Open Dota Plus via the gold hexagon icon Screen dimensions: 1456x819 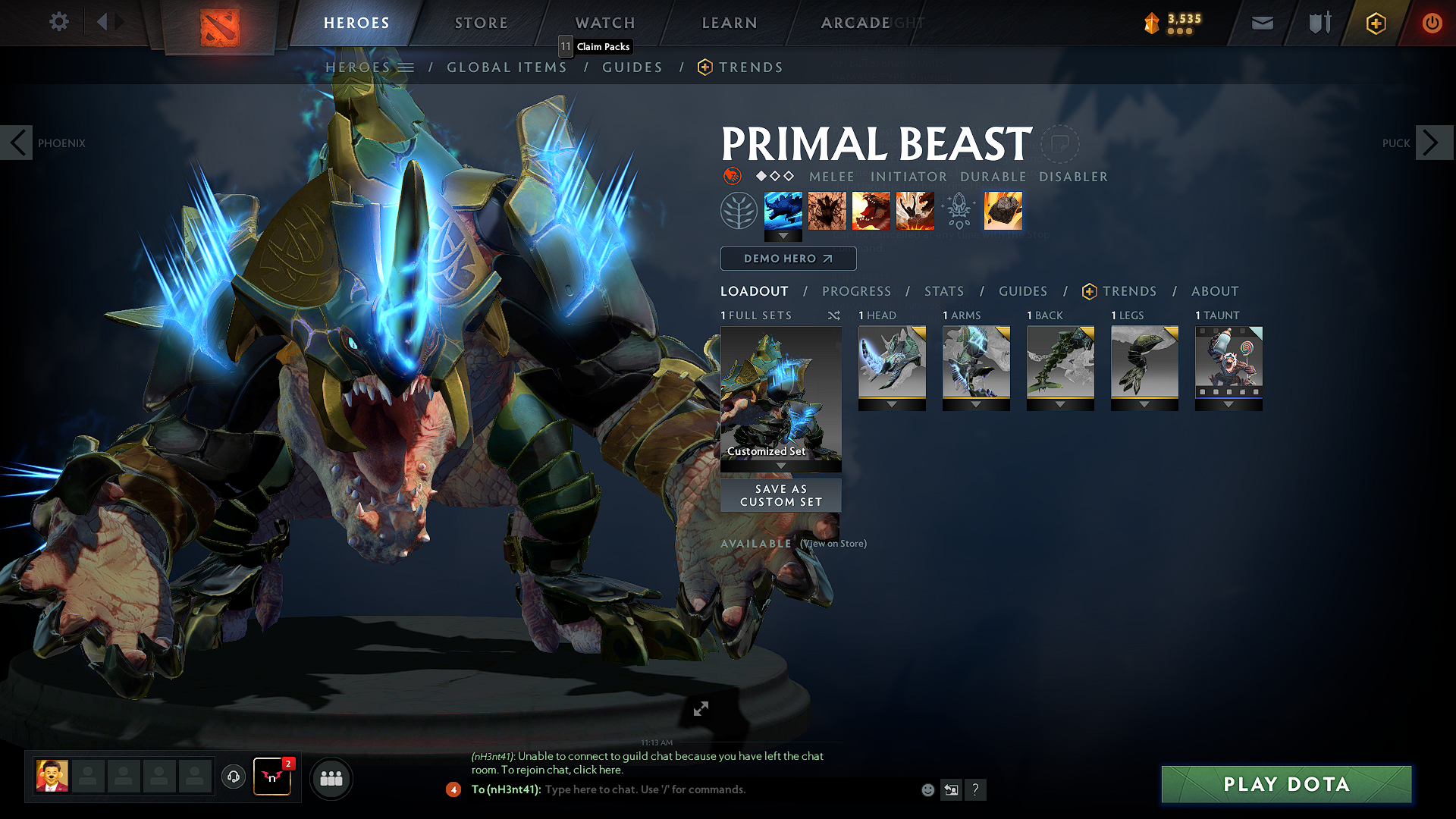click(x=1375, y=23)
